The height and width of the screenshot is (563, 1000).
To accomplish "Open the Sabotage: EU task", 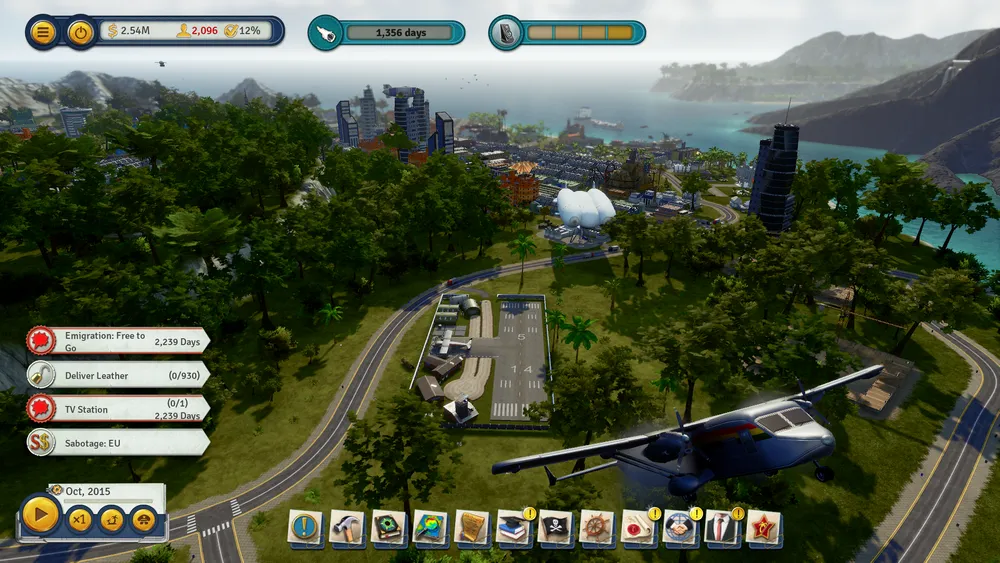I will click(x=118, y=442).
